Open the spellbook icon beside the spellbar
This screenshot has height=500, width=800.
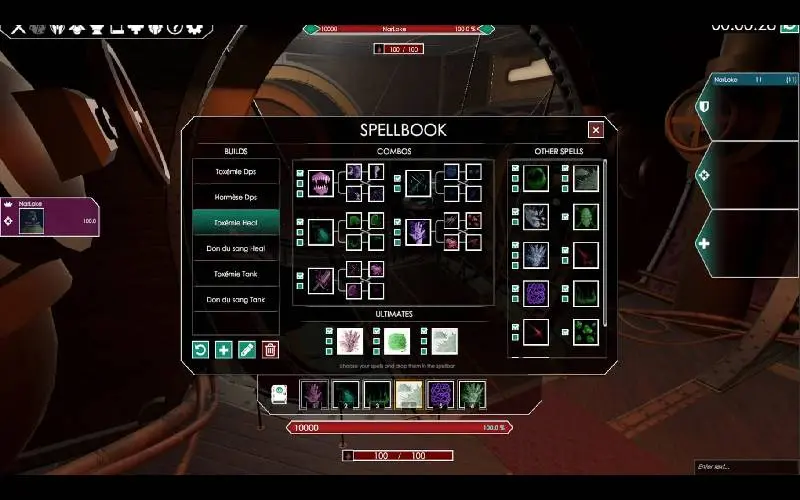pyautogui.click(x=281, y=394)
